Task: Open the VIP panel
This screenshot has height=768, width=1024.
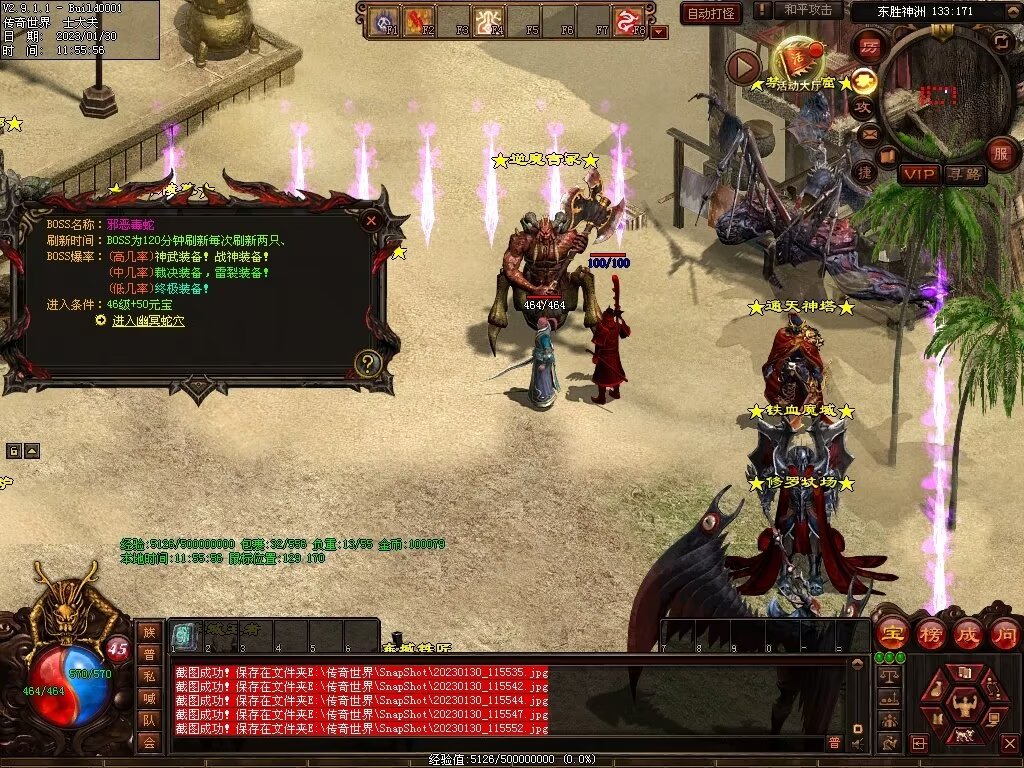Action: click(919, 174)
